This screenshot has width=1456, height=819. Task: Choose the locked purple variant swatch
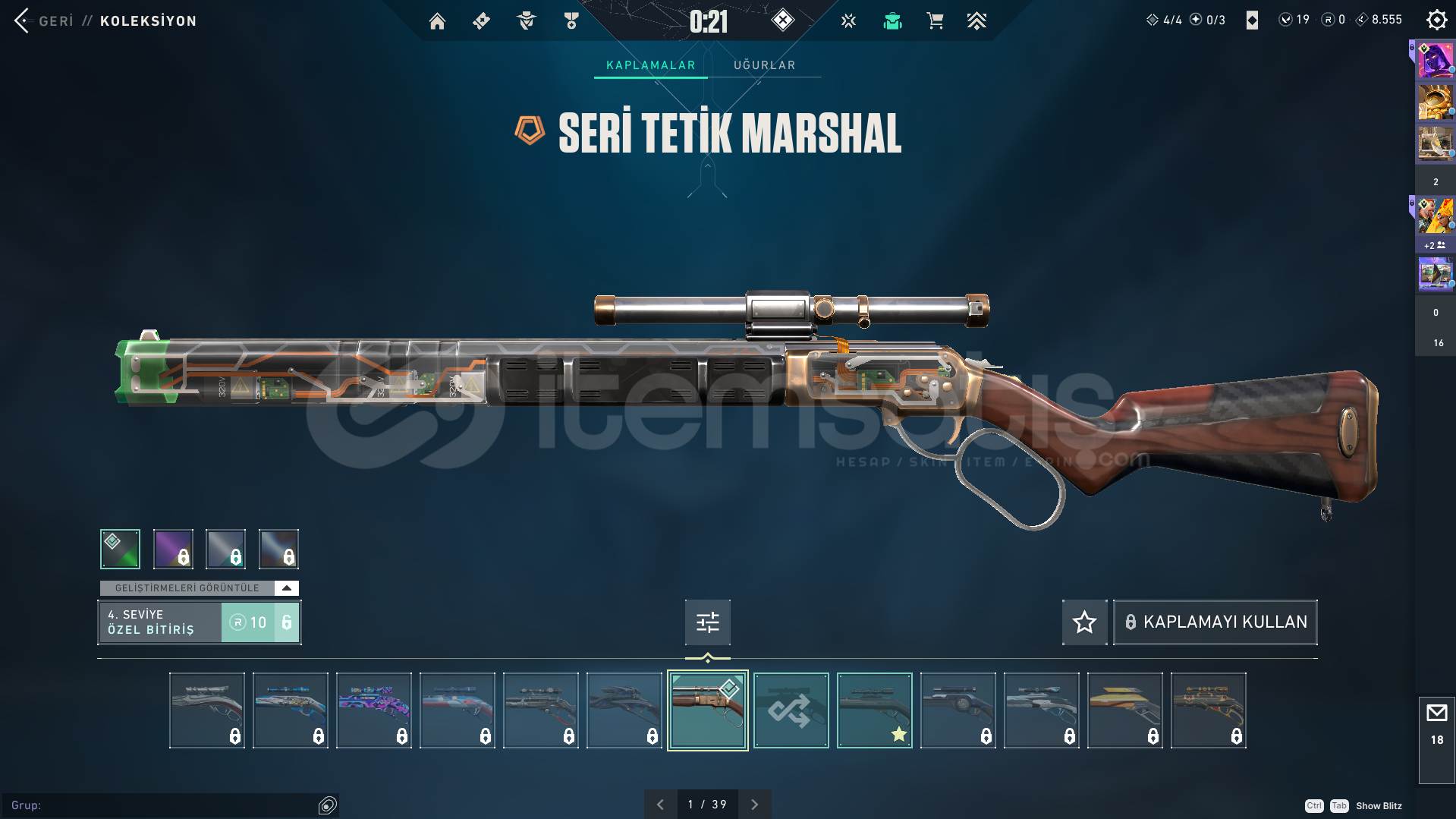point(173,549)
